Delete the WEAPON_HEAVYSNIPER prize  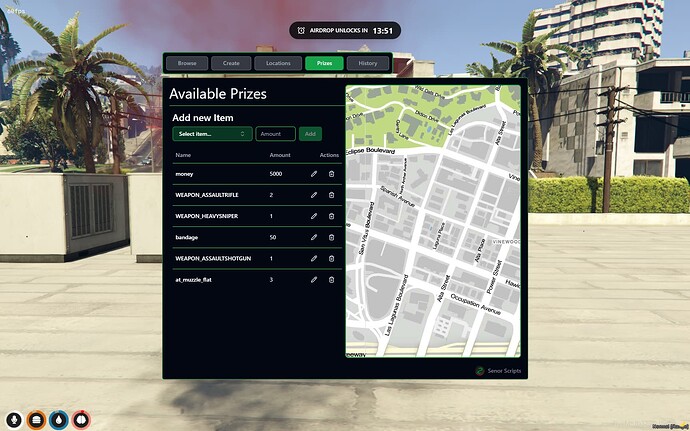coord(331,216)
